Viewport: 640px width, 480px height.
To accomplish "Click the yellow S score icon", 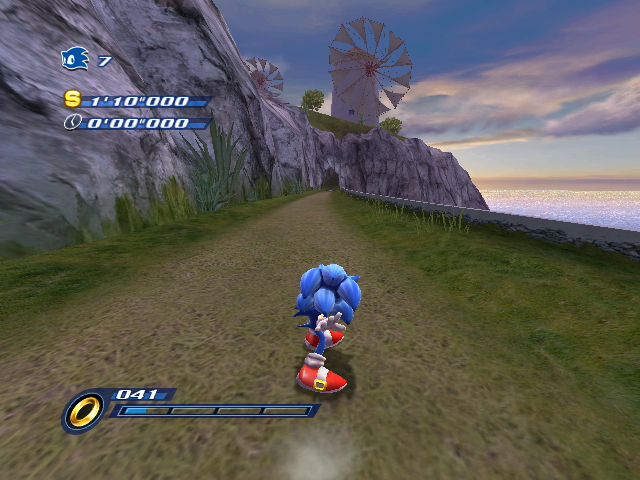I will [72, 99].
